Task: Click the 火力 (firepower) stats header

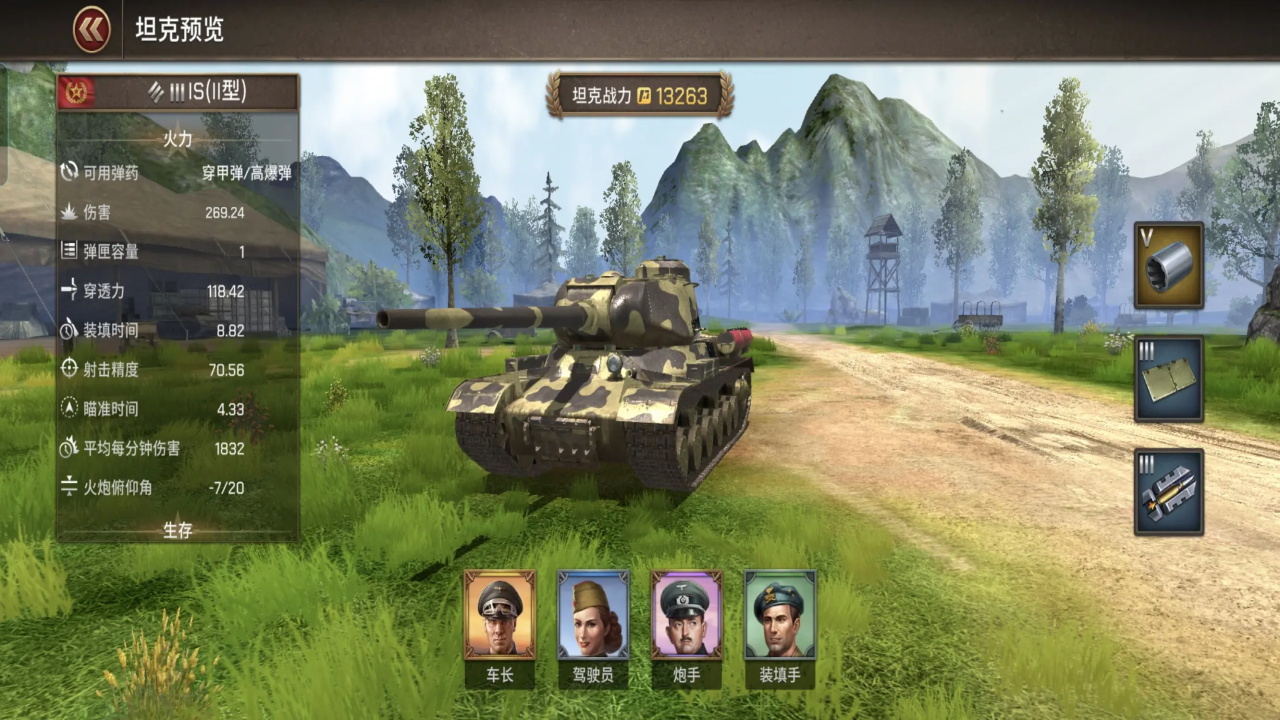Action: 178,139
